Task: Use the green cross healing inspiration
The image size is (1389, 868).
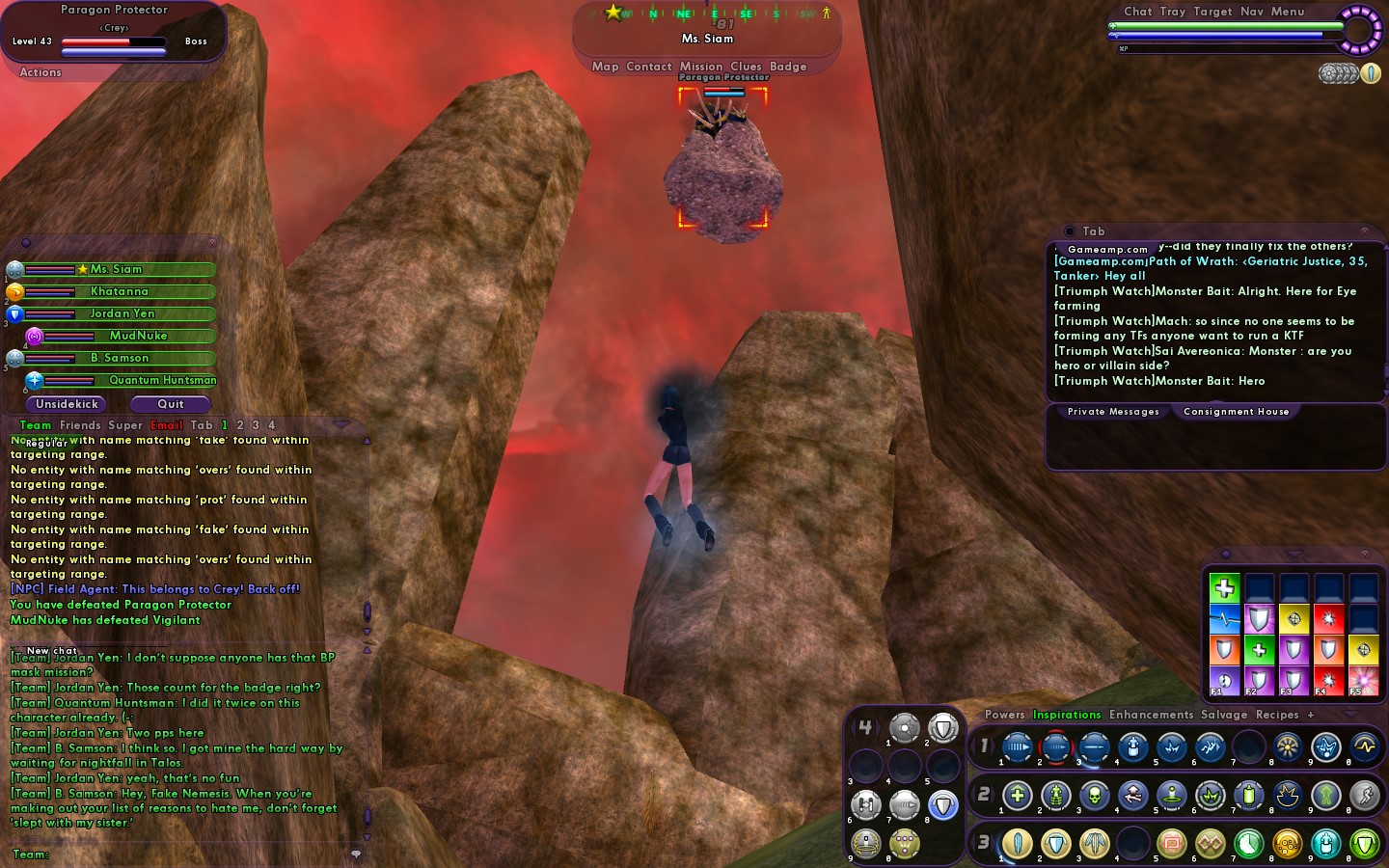Action: 1224,587
